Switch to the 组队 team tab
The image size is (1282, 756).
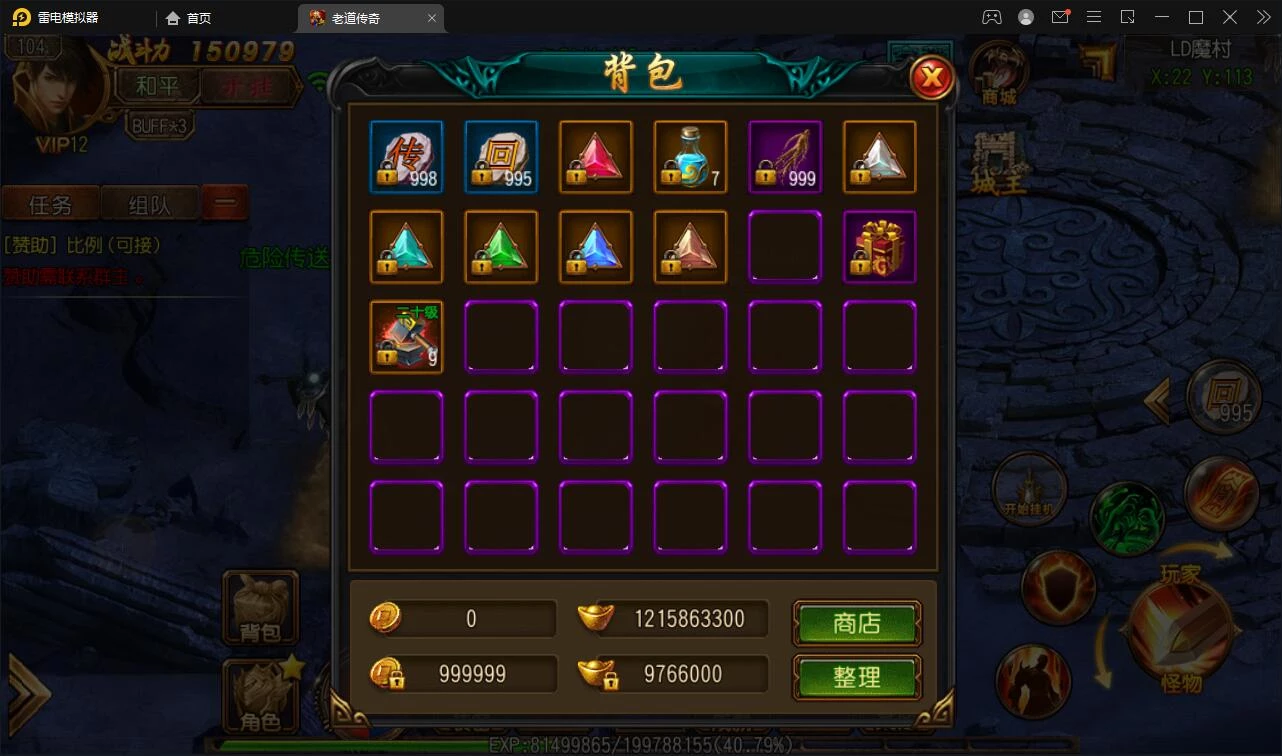(150, 204)
